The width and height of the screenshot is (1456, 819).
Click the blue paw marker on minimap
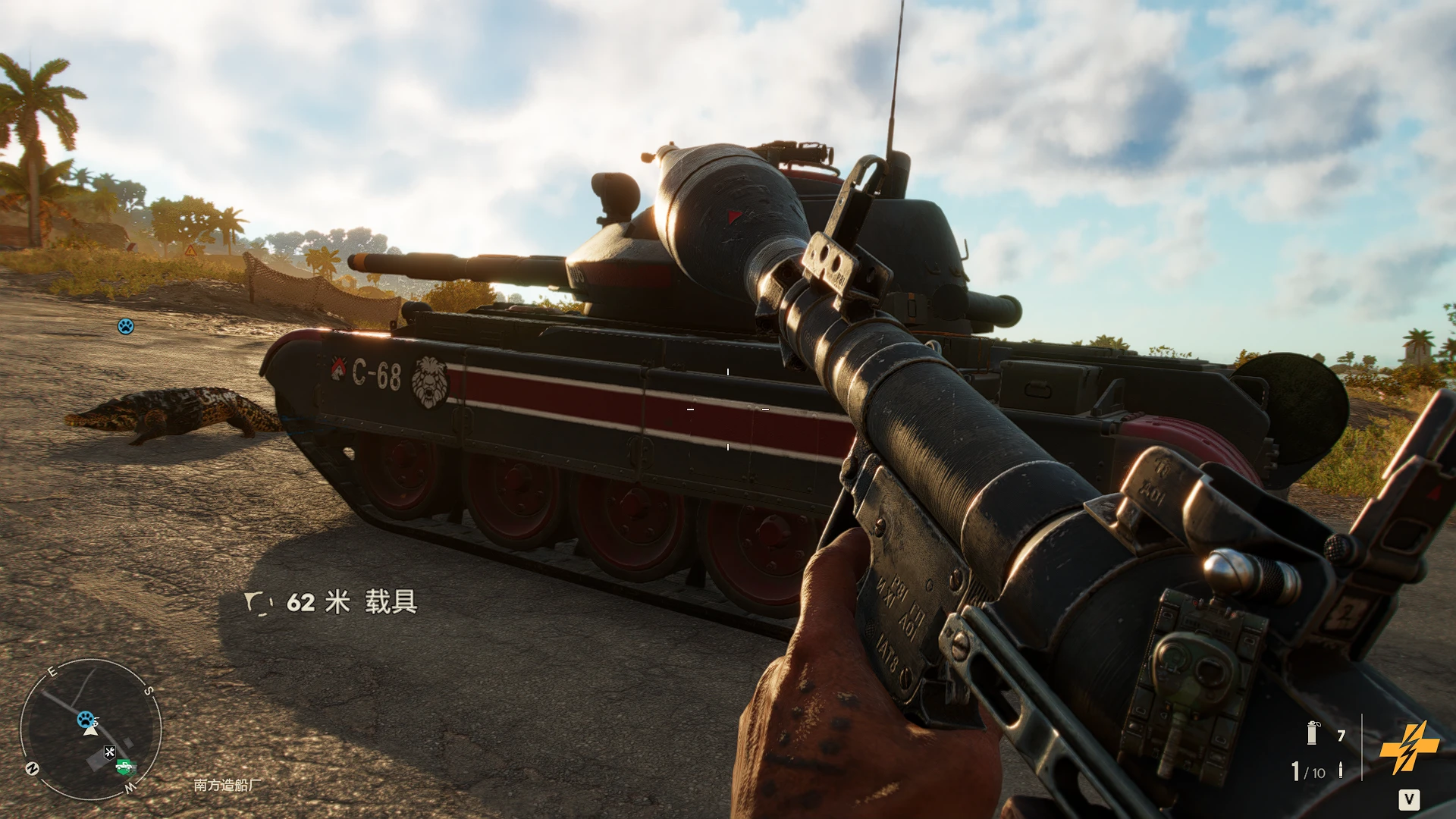coord(86,718)
